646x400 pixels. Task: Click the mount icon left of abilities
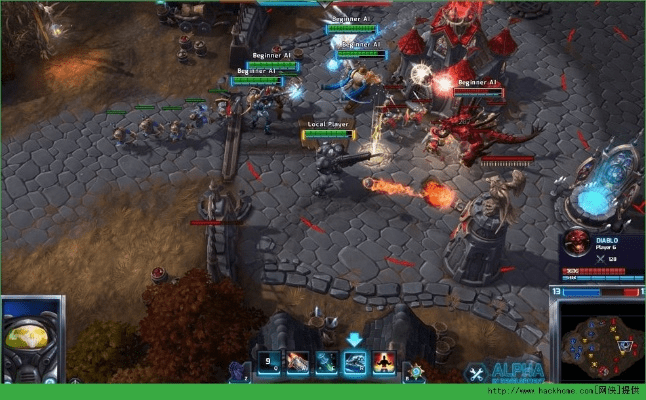click(x=239, y=371)
